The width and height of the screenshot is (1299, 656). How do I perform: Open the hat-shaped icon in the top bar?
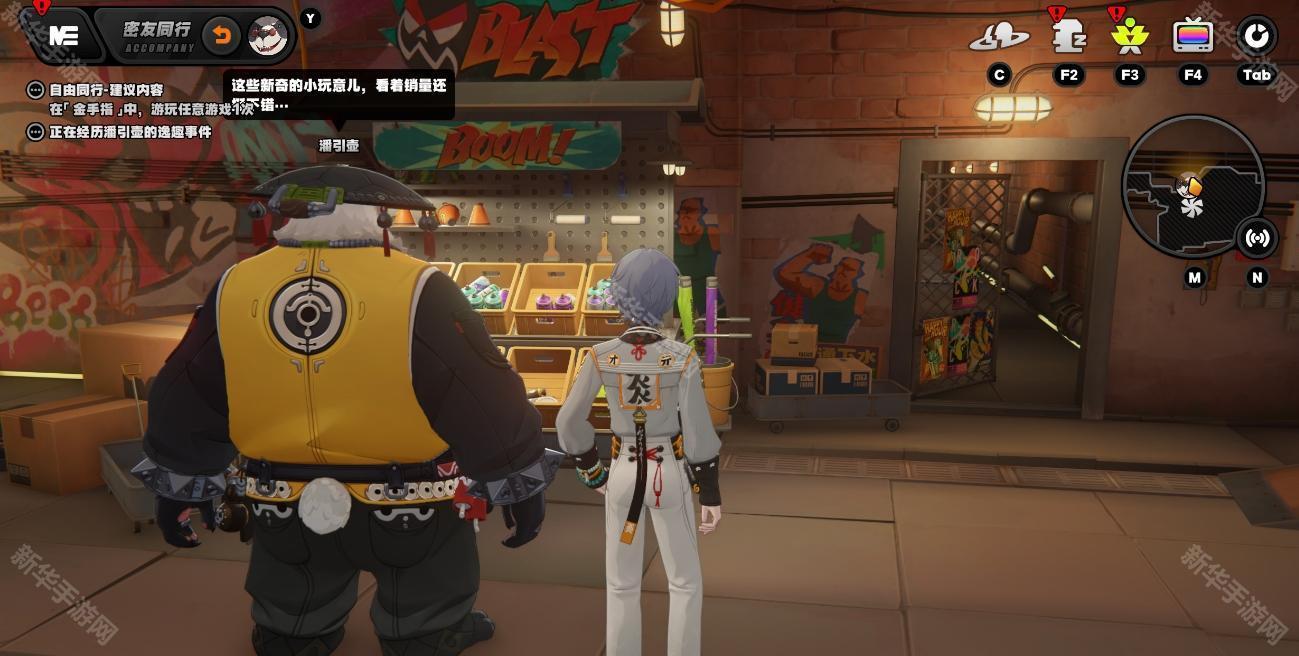[998, 37]
